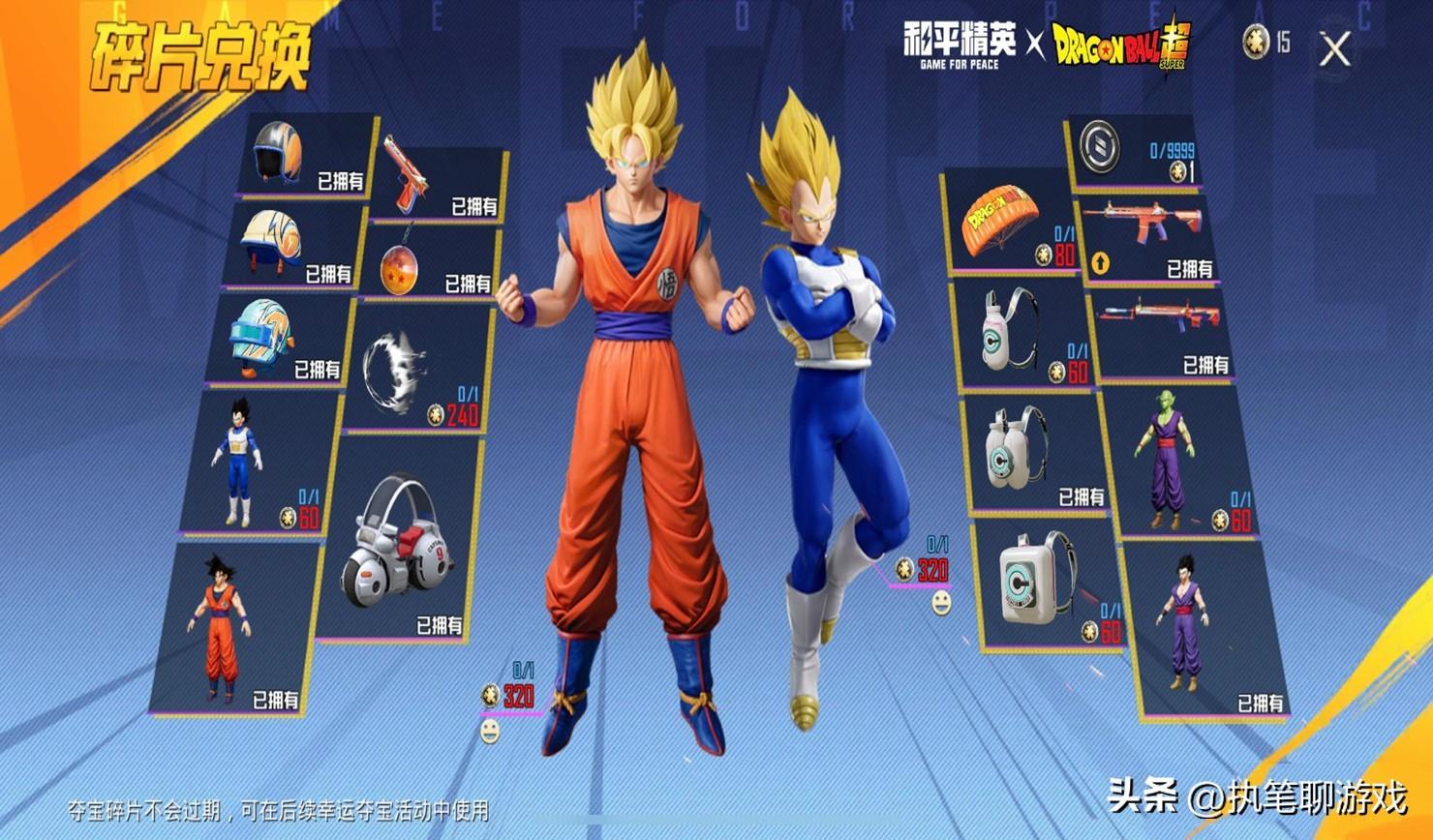This screenshot has width=1433, height=840.
Task: Choose the orange and blue sniper rifle
Action: click(1165, 332)
